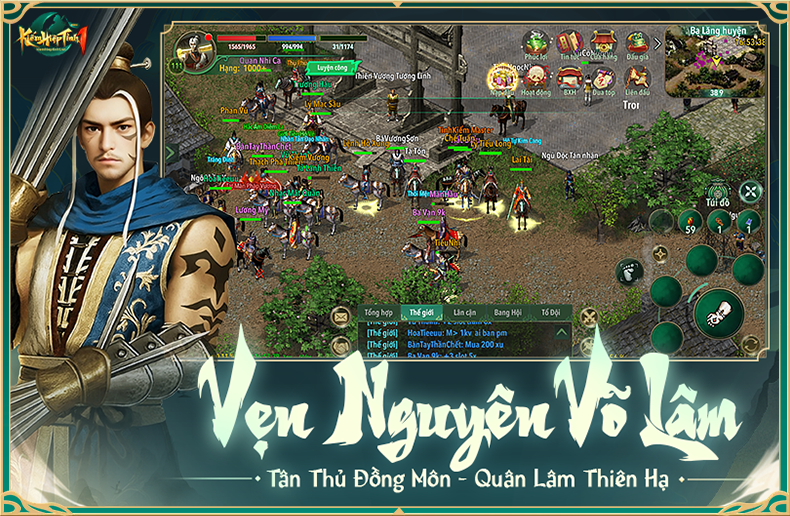Click the player portrait avatar
Viewport: 790px width, 516px height.
tap(192, 47)
